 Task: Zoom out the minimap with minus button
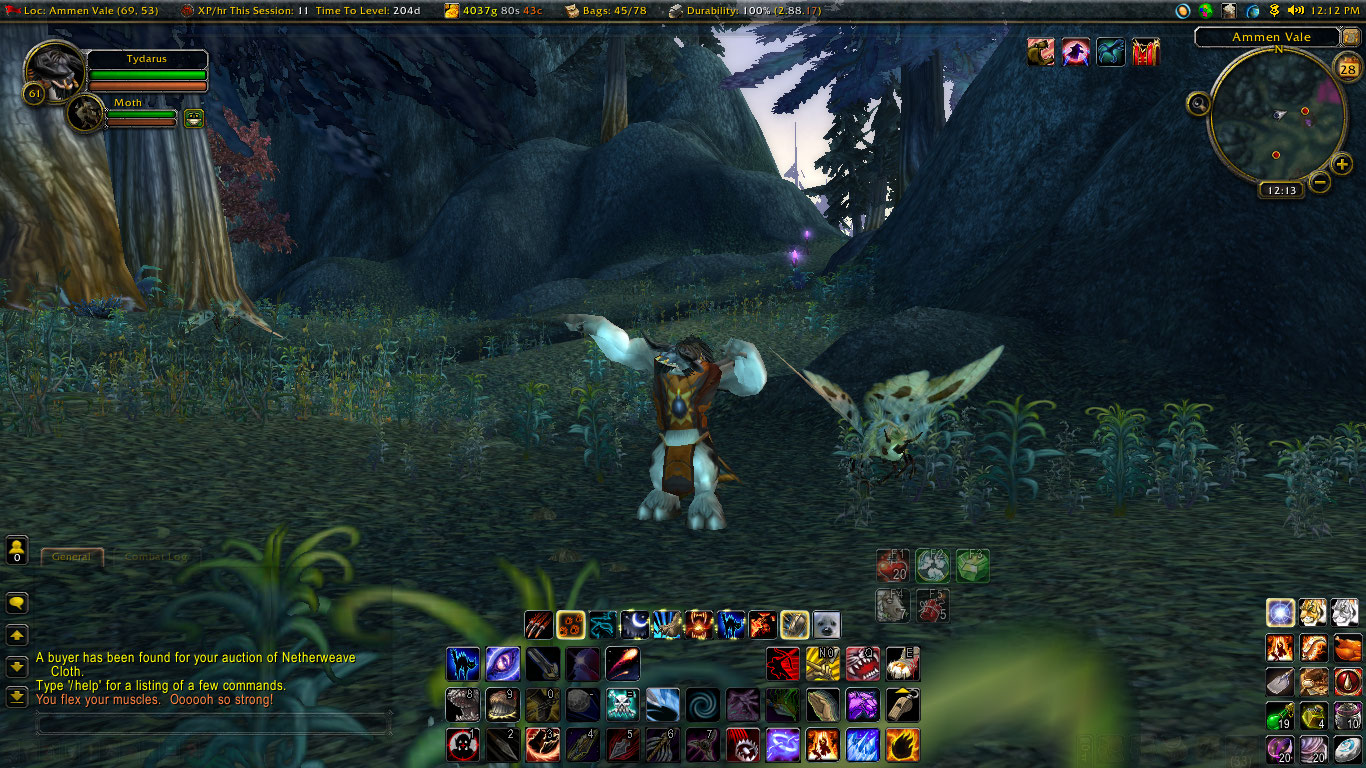1320,182
